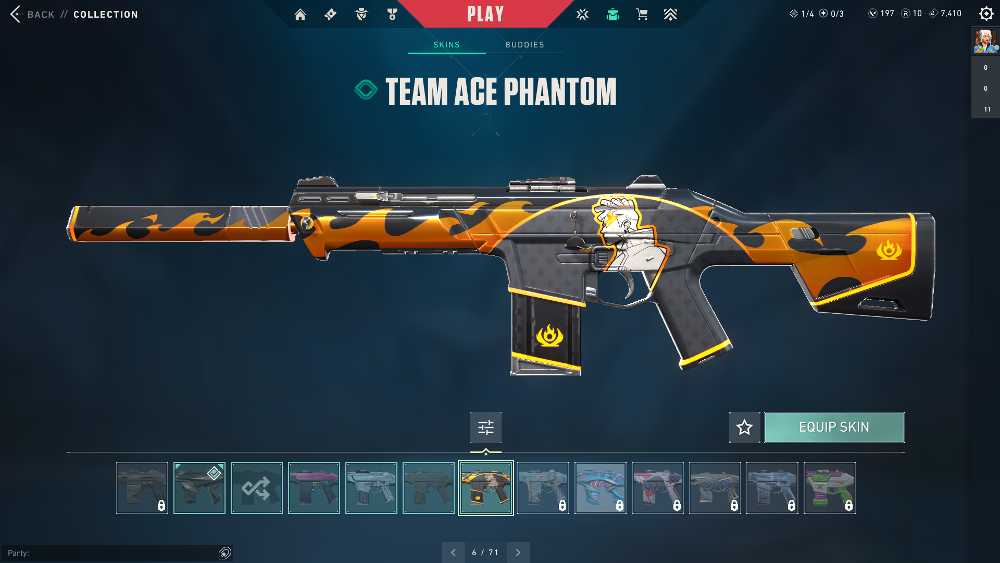This screenshot has width=1000, height=563.
Task: Equip the Team Ace Phantom skin
Action: coord(834,427)
